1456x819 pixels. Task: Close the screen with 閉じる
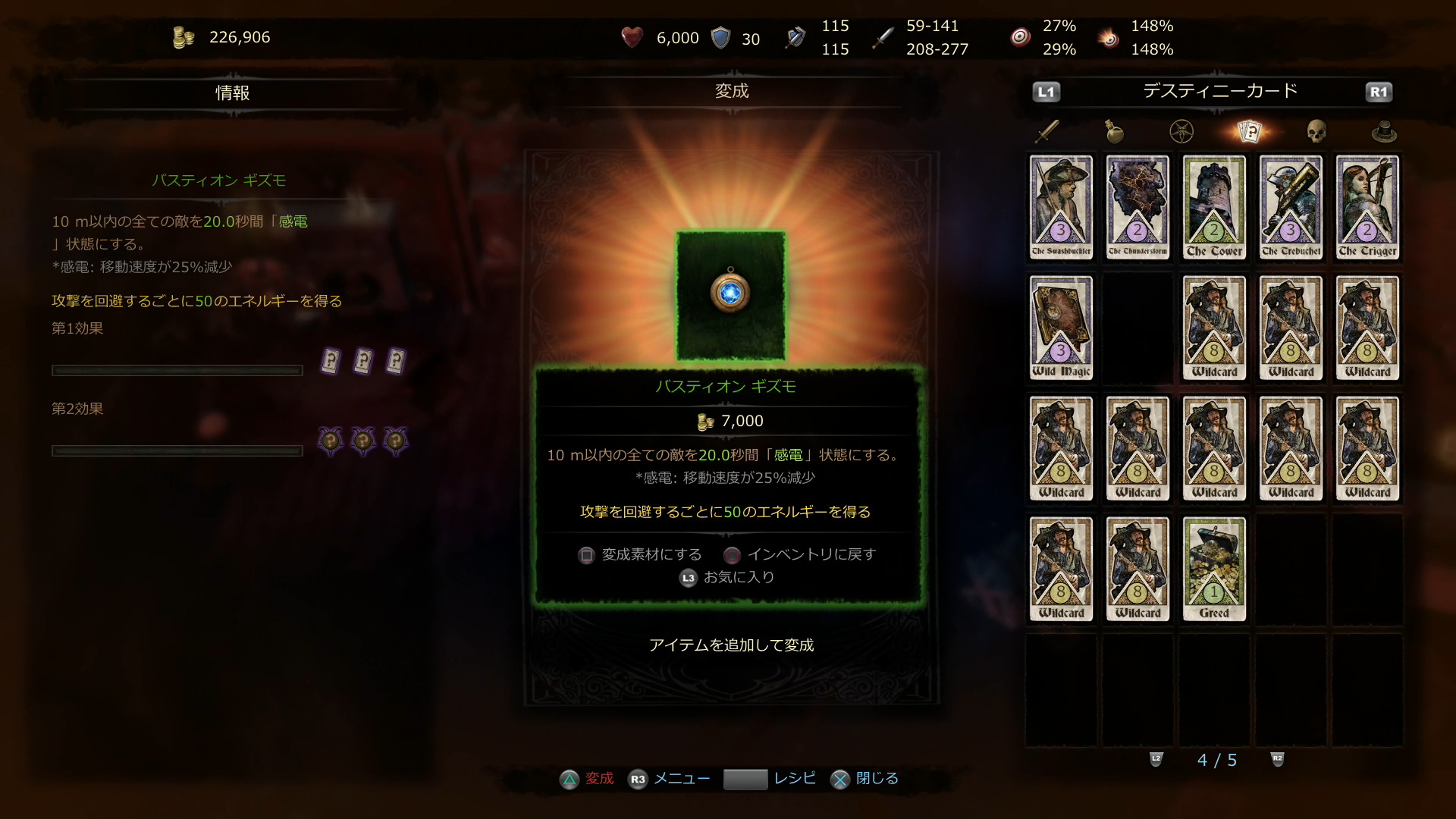864,779
